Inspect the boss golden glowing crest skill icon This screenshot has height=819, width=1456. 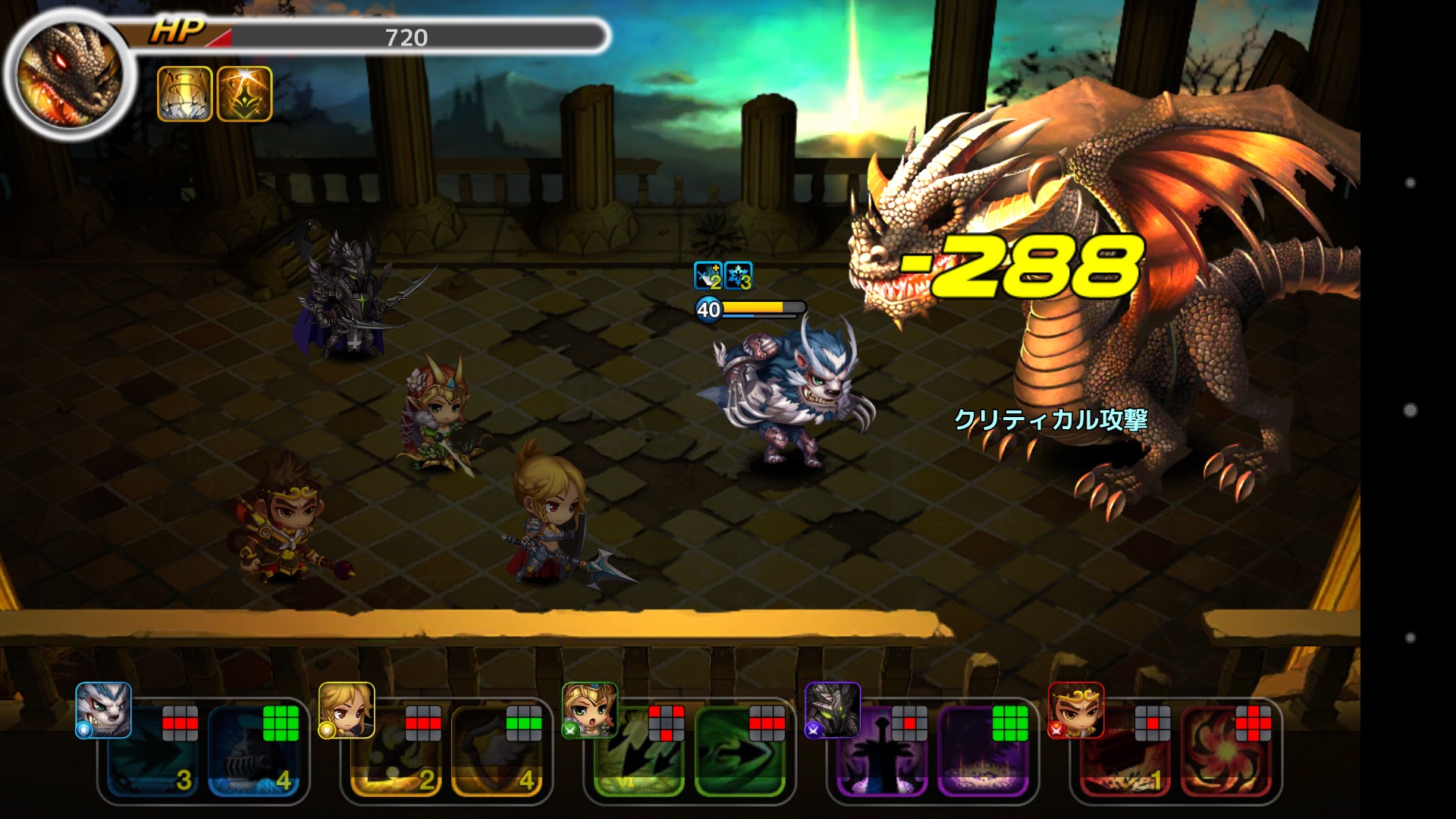click(244, 94)
